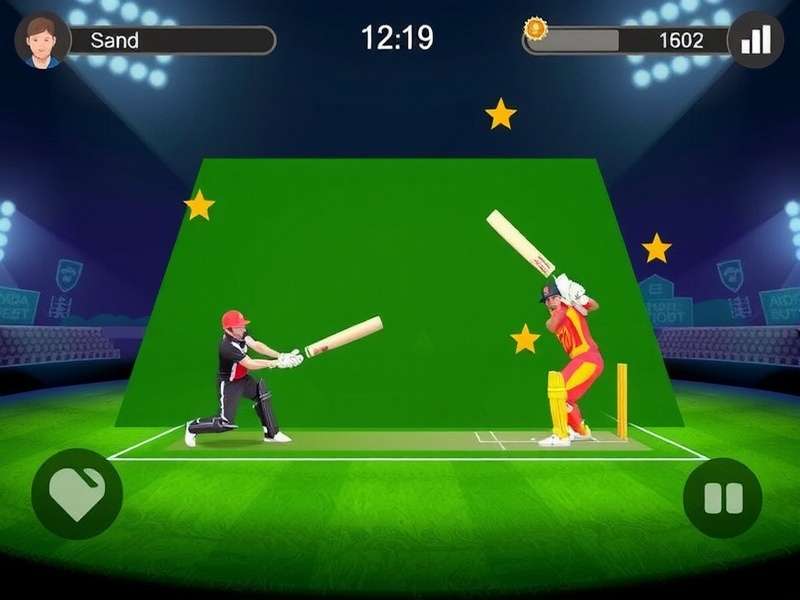Image resolution: width=800 pixels, height=600 pixels.
Task: Pause the match with the pause button
Action: 723,498
